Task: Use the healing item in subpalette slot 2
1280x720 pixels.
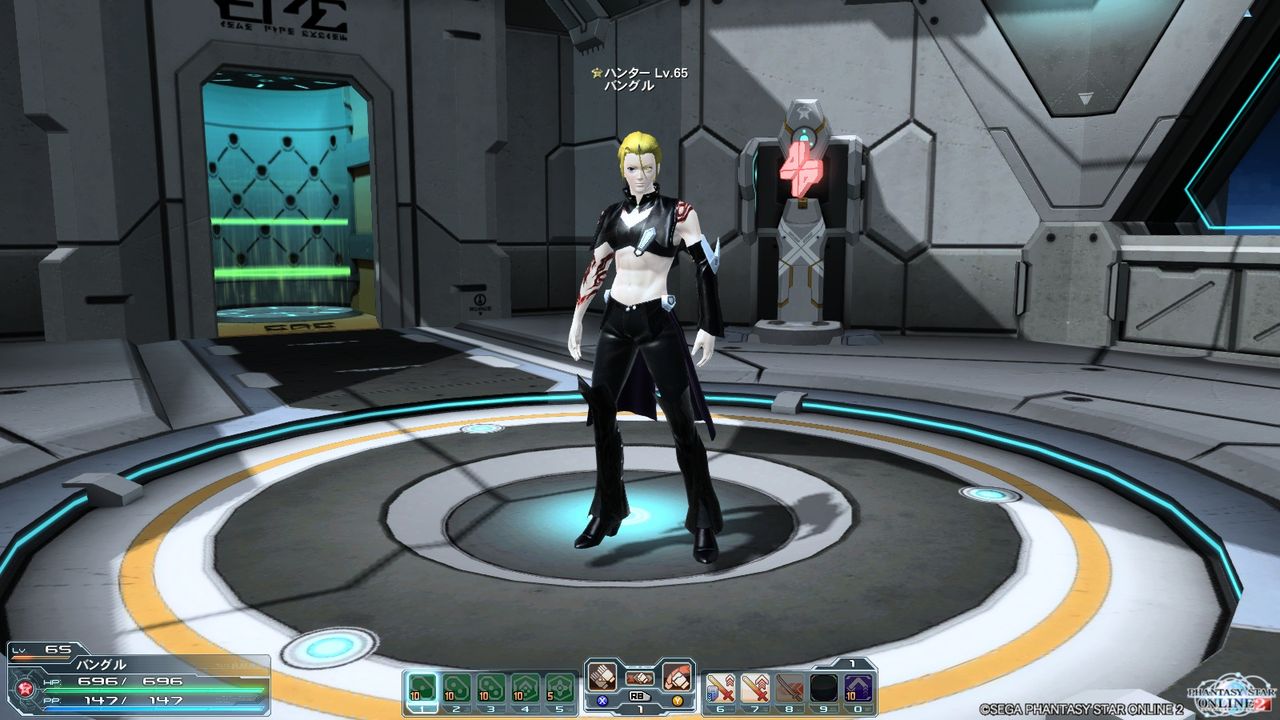Action: coord(454,686)
